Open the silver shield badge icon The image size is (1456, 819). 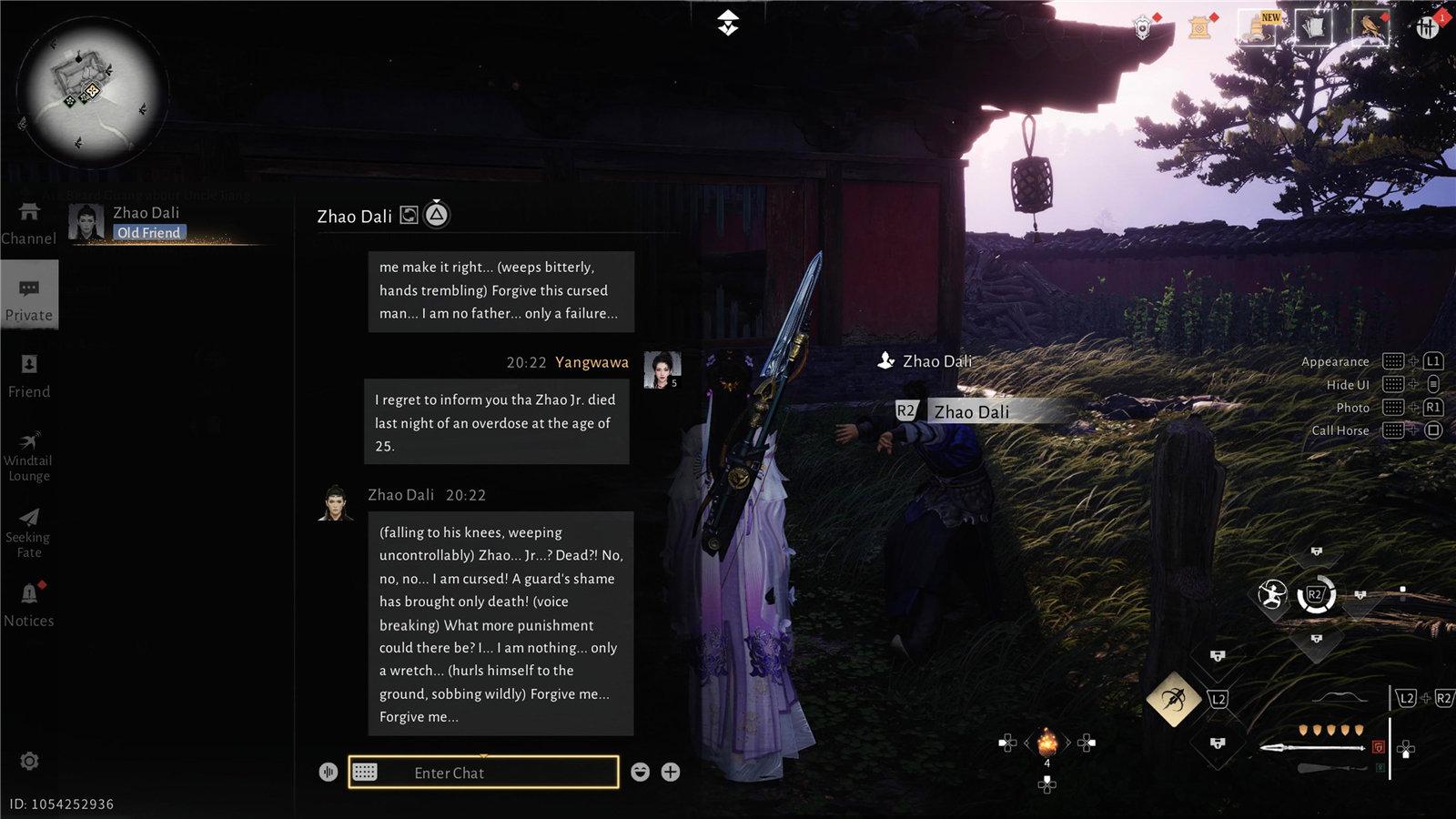[1143, 28]
